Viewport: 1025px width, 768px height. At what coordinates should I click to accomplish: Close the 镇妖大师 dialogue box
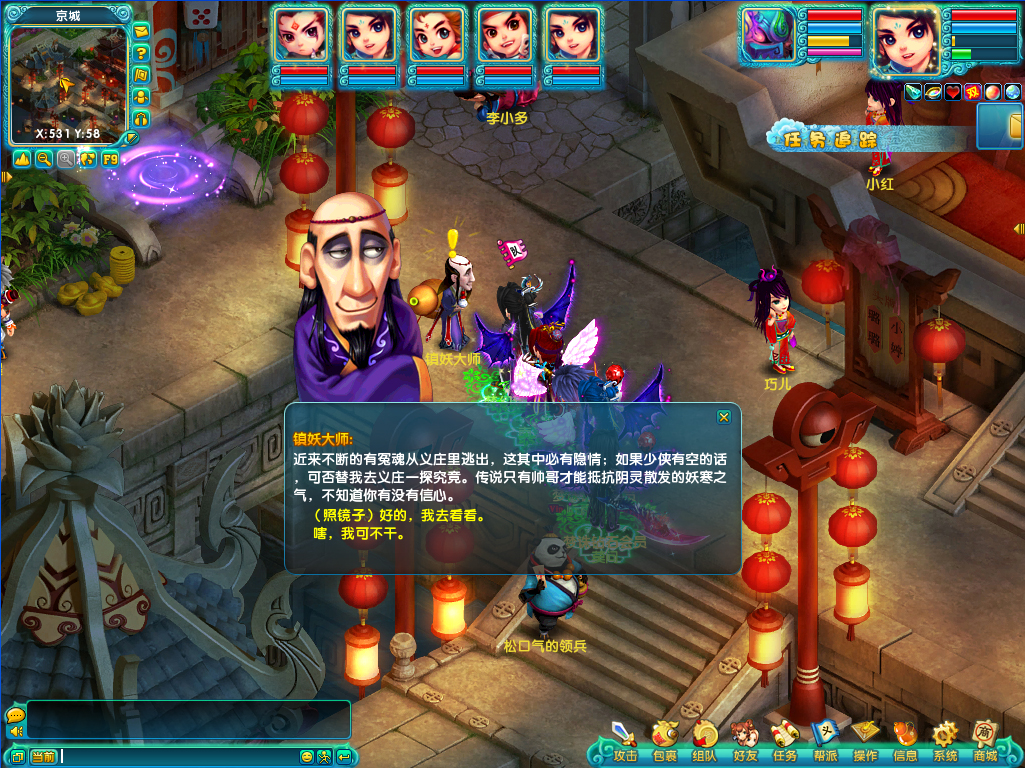click(x=724, y=417)
